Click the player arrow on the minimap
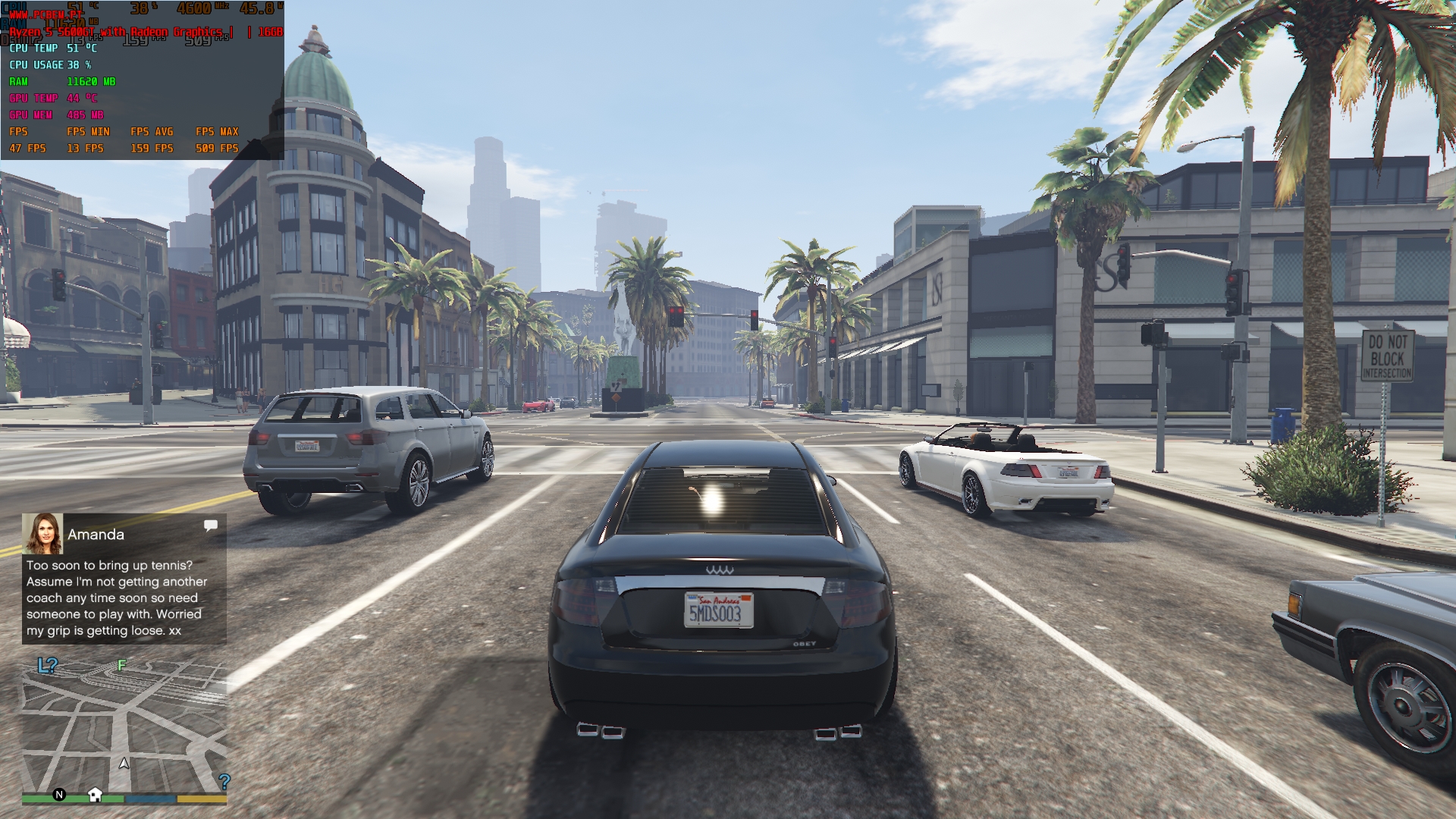 pos(124,763)
